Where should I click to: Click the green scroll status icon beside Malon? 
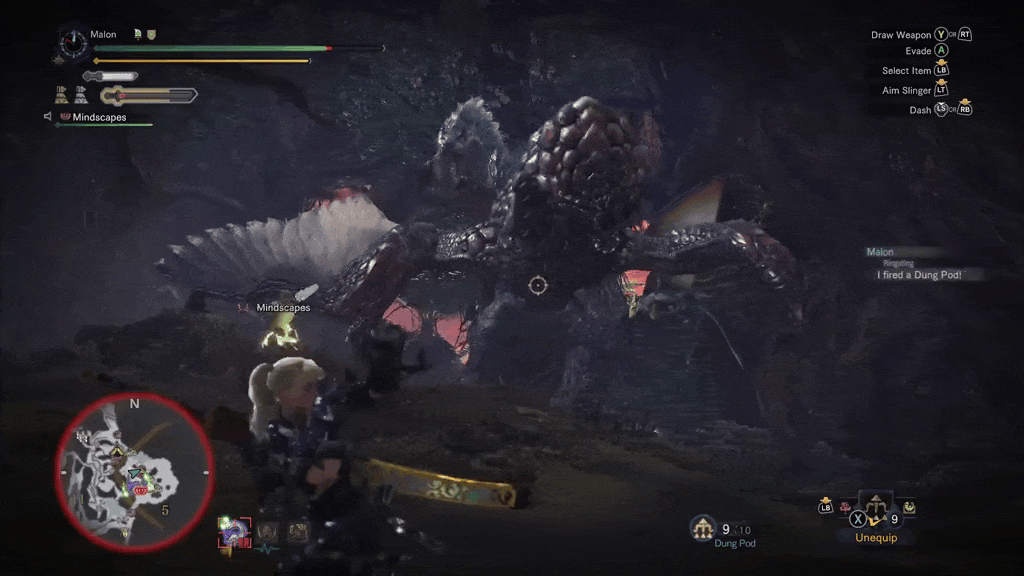(x=137, y=35)
